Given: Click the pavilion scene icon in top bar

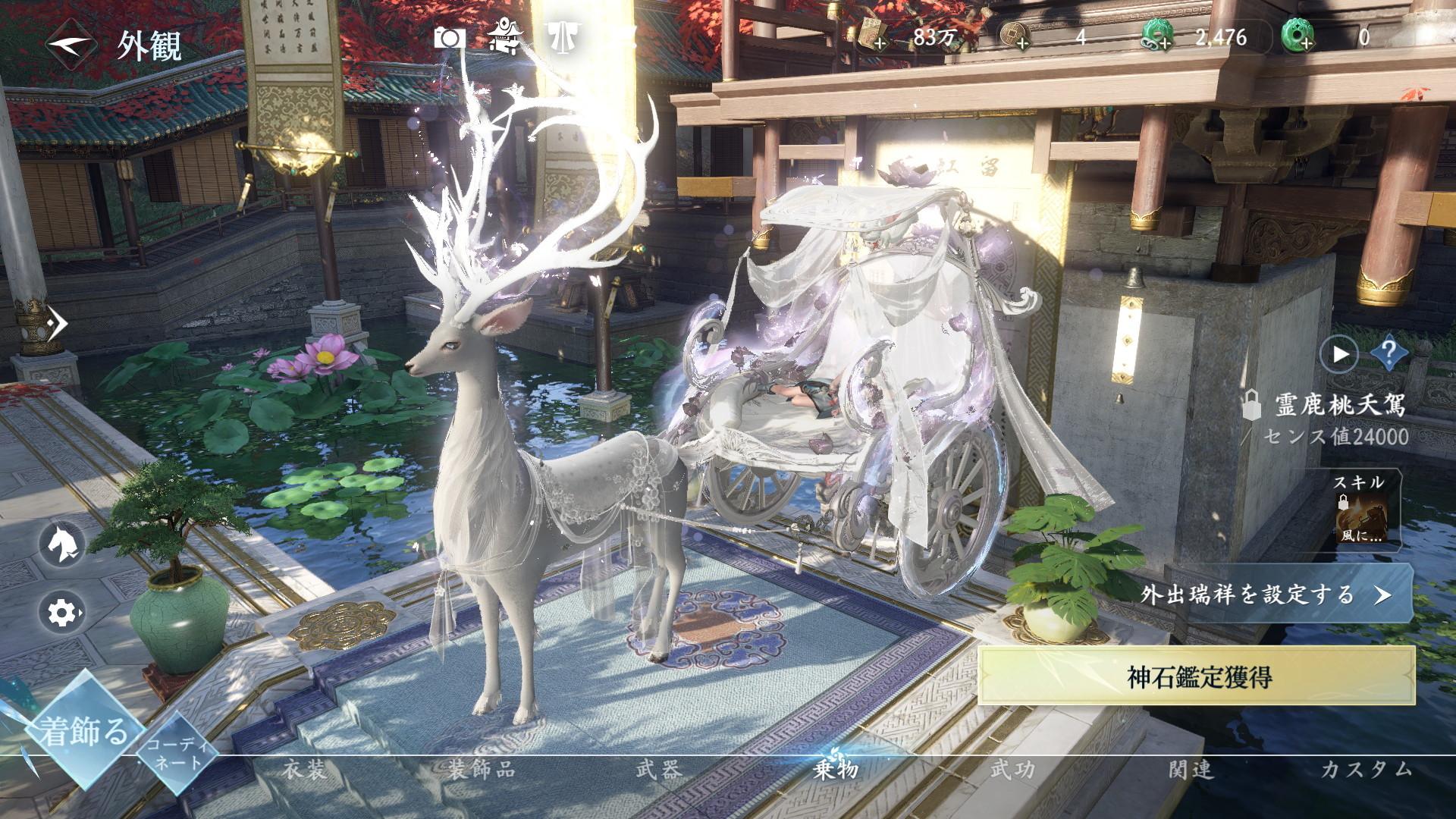Looking at the screenshot, I should point(504,37).
